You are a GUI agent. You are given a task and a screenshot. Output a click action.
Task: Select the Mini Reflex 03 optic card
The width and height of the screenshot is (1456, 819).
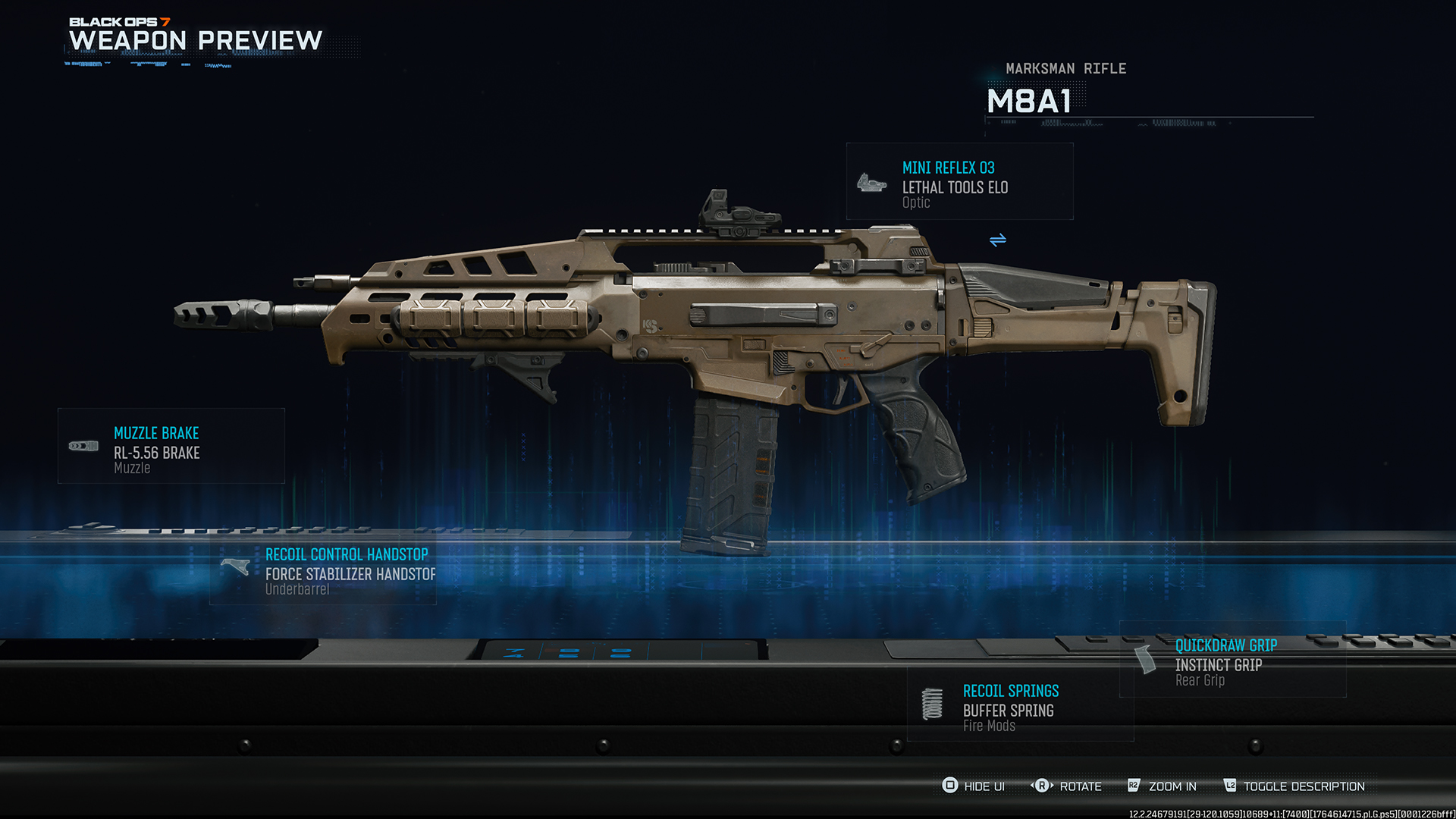pyautogui.click(x=959, y=182)
